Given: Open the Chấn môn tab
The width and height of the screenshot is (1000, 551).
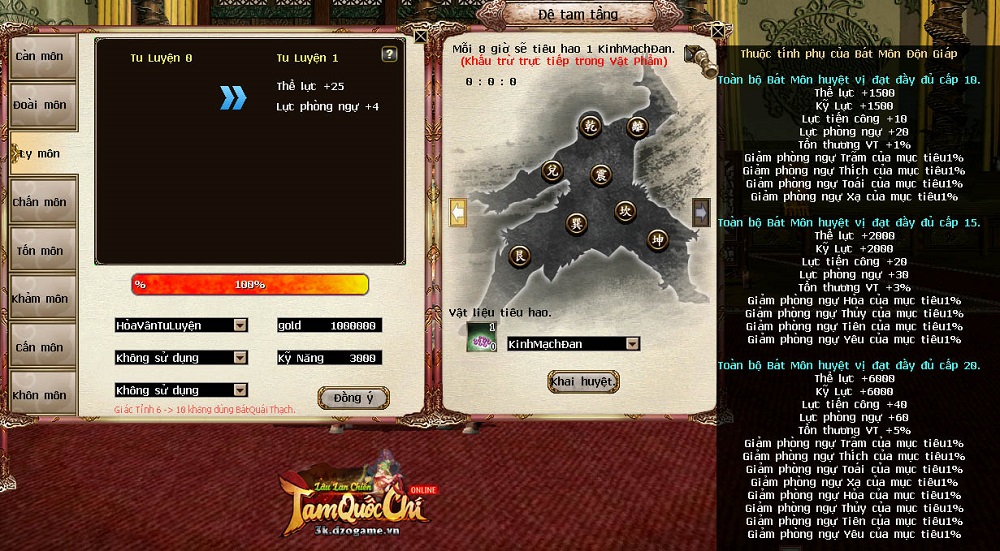Looking at the screenshot, I should coord(41,202).
